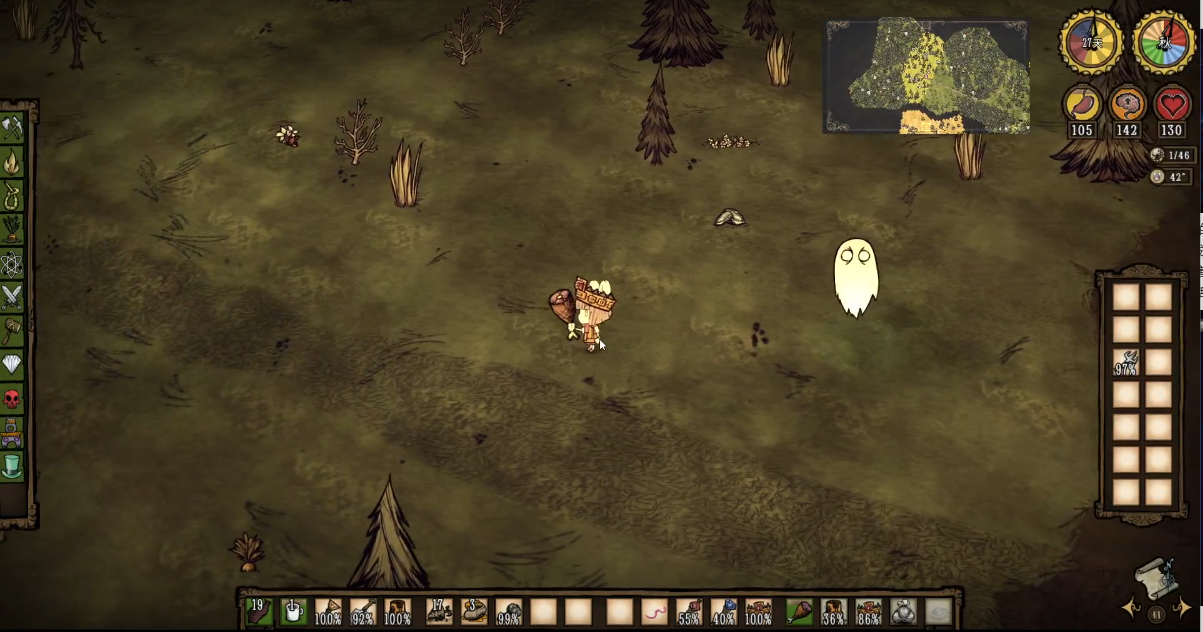
Task: Open the Magic red skull crafting tab
Action: click(x=12, y=399)
